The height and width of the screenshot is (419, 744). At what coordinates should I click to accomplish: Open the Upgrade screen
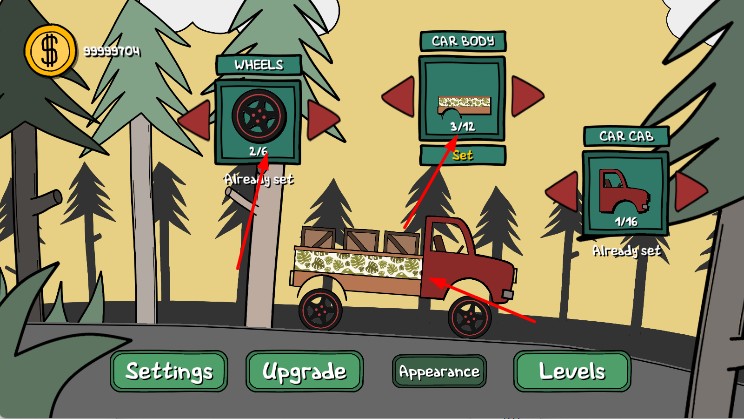click(x=304, y=372)
